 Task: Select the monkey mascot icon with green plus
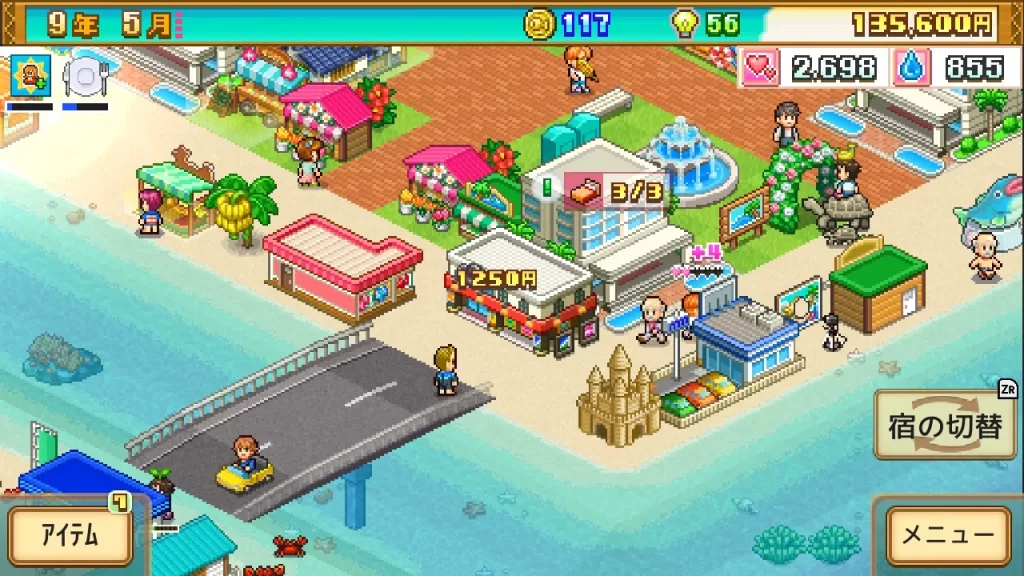[29, 75]
